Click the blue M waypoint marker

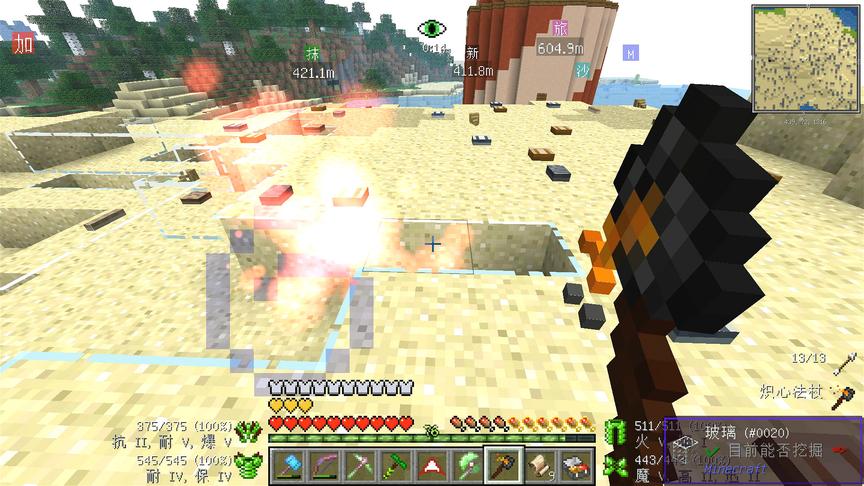click(x=631, y=52)
